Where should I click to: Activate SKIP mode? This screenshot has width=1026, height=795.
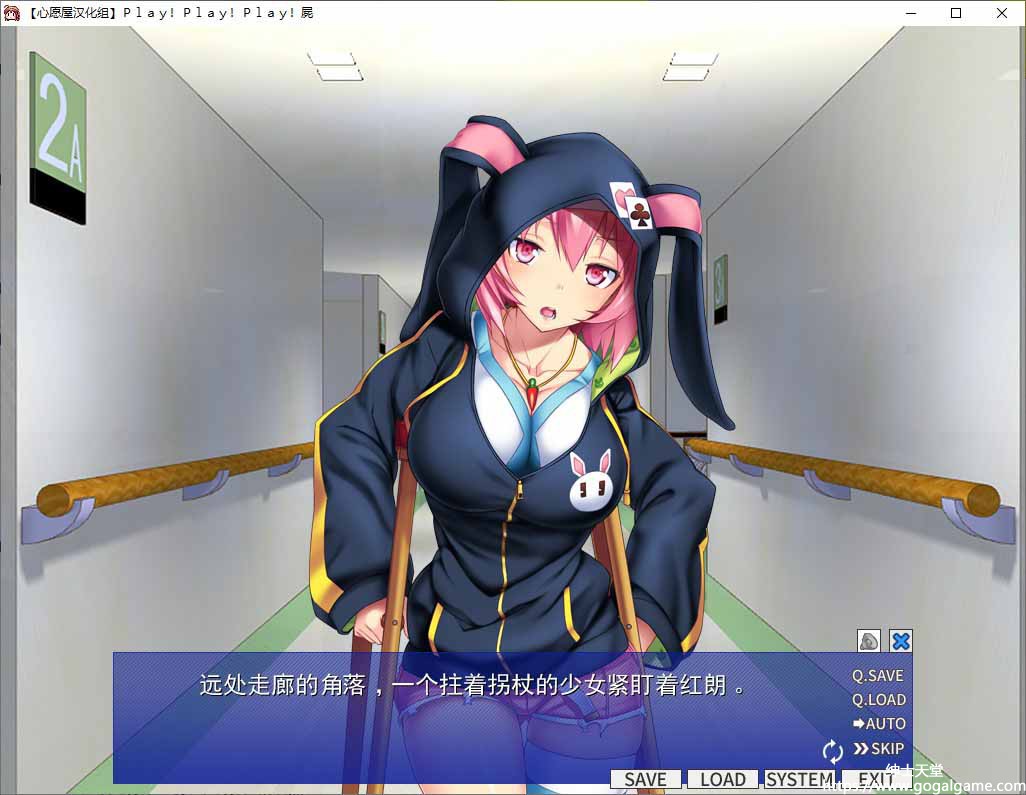click(878, 749)
